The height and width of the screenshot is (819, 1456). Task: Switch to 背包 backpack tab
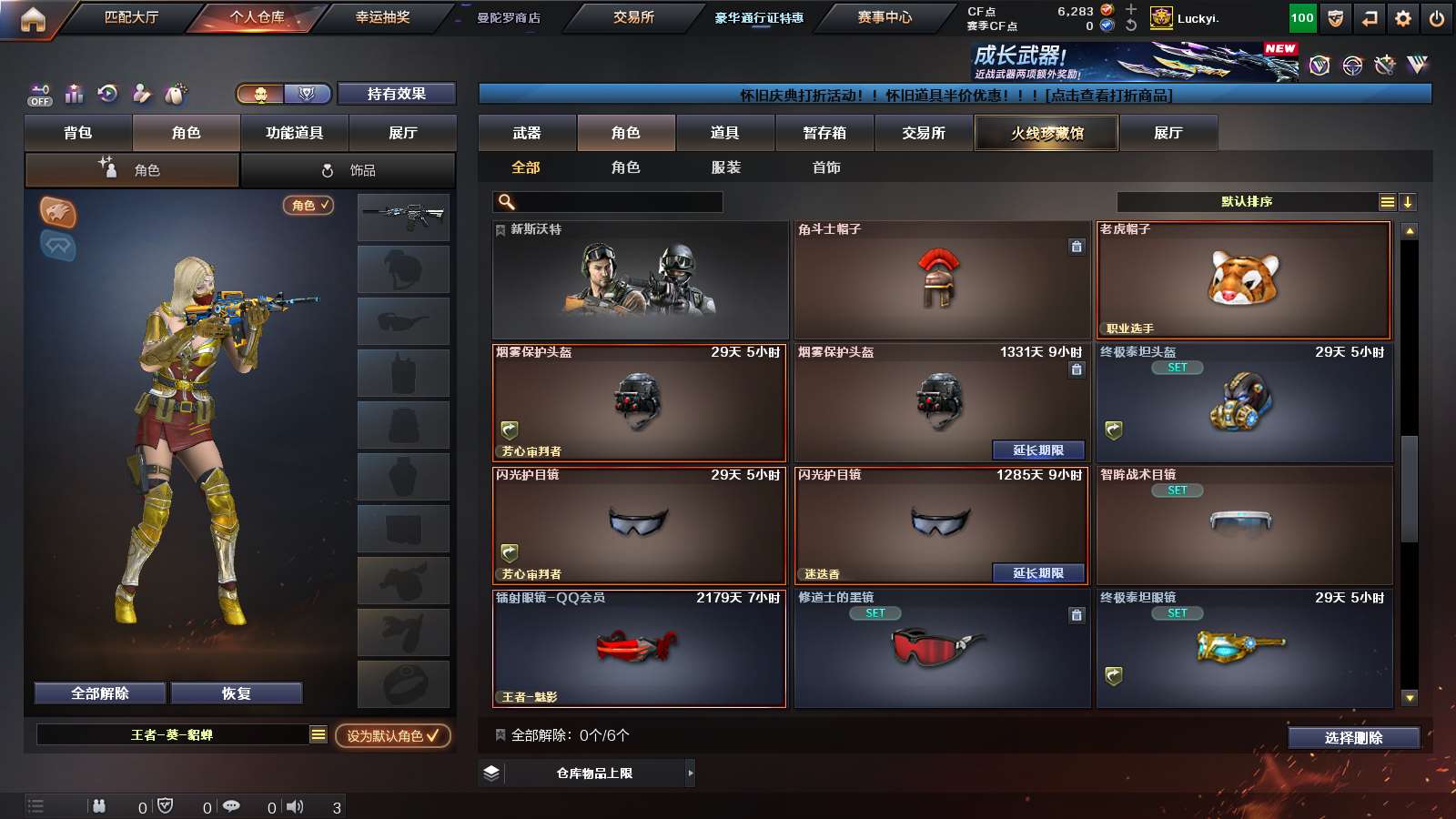tap(78, 133)
